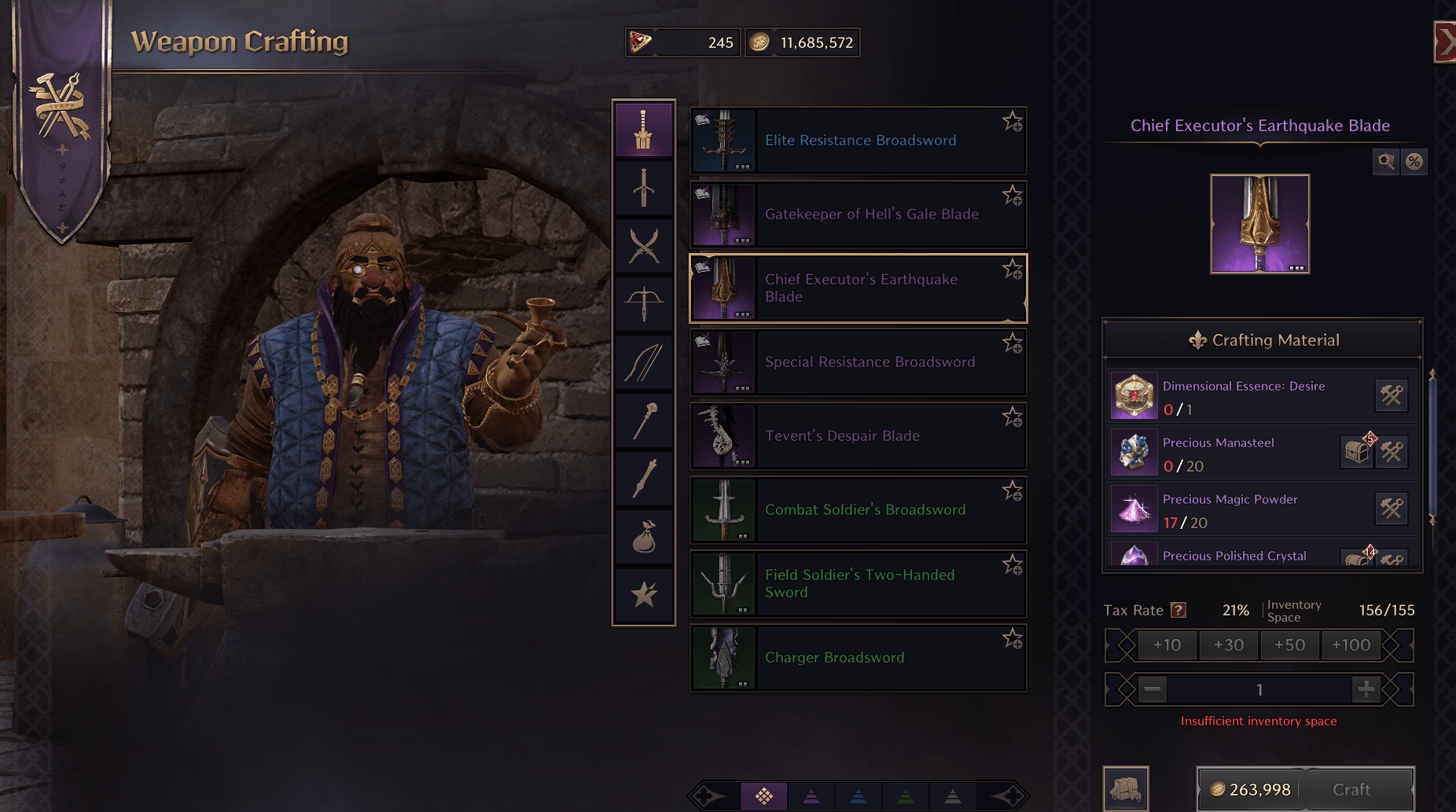The width and height of the screenshot is (1456, 812).
Task: Inspect item with the magnifying glass icon
Action: pyautogui.click(x=1385, y=162)
